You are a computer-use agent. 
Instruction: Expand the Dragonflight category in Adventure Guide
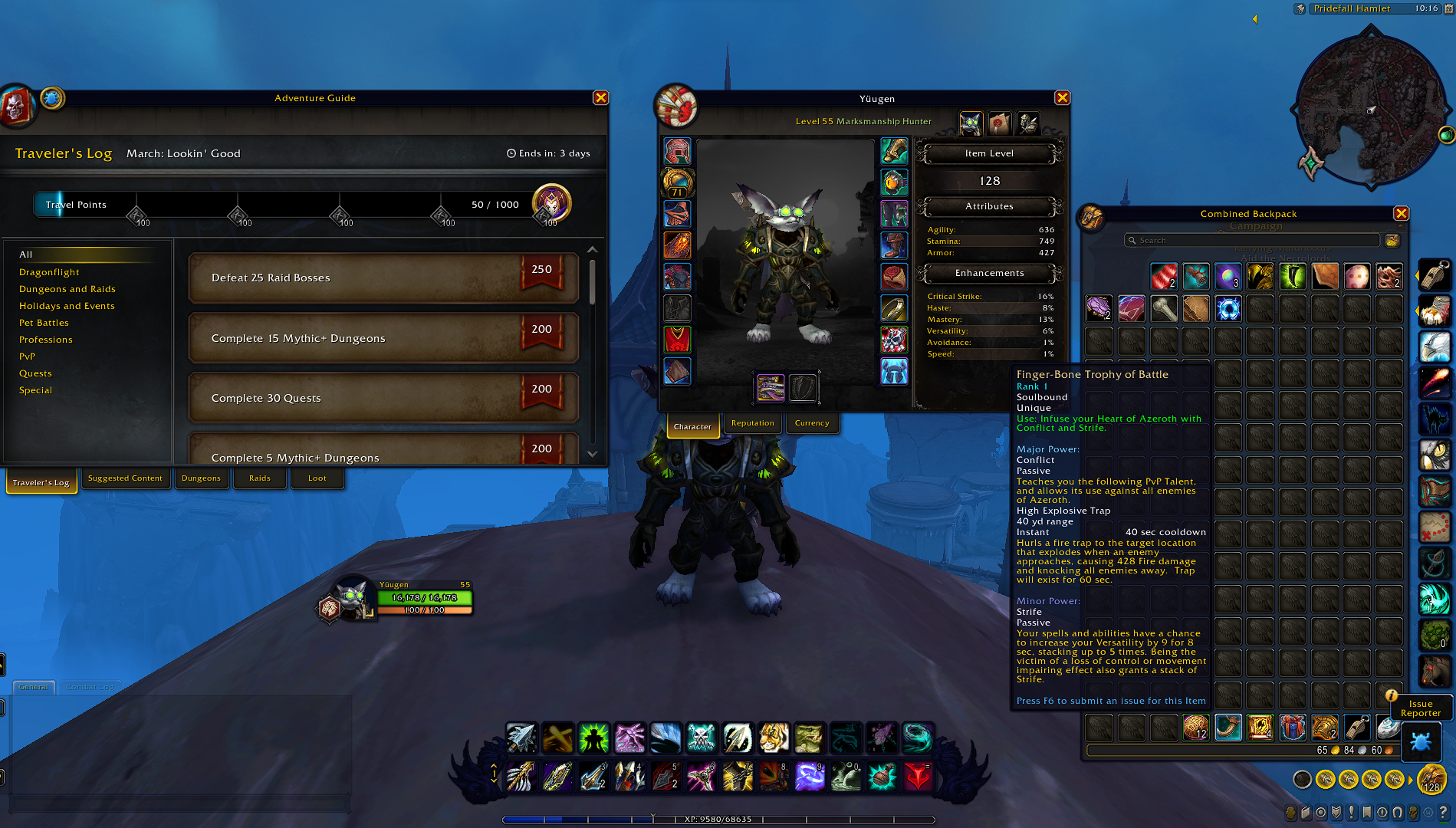click(x=49, y=272)
